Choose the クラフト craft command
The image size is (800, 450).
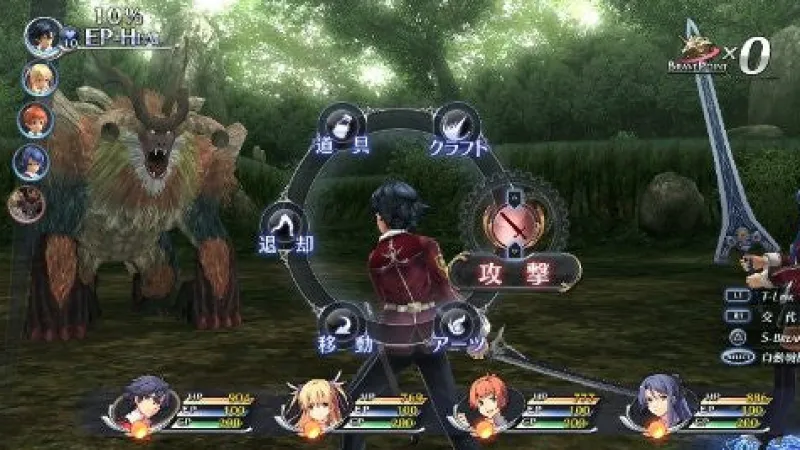click(457, 126)
